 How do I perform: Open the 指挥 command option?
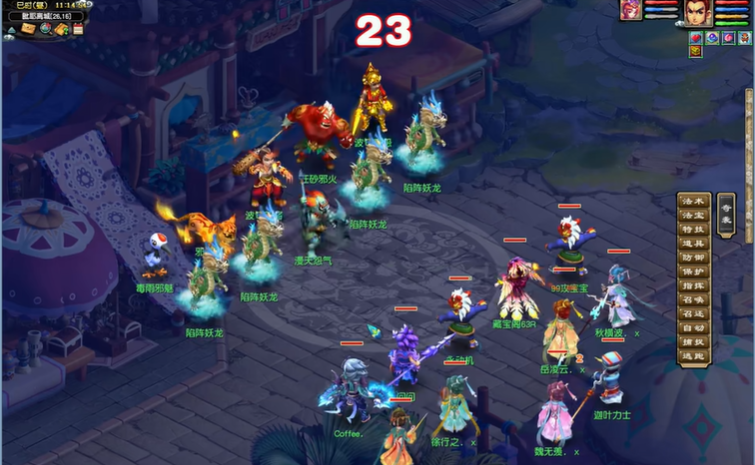694,285
